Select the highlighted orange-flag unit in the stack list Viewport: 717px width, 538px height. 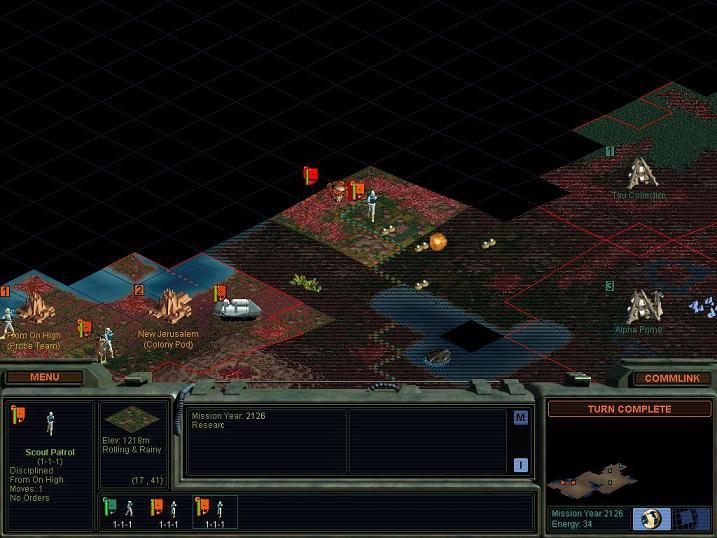coord(214,511)
